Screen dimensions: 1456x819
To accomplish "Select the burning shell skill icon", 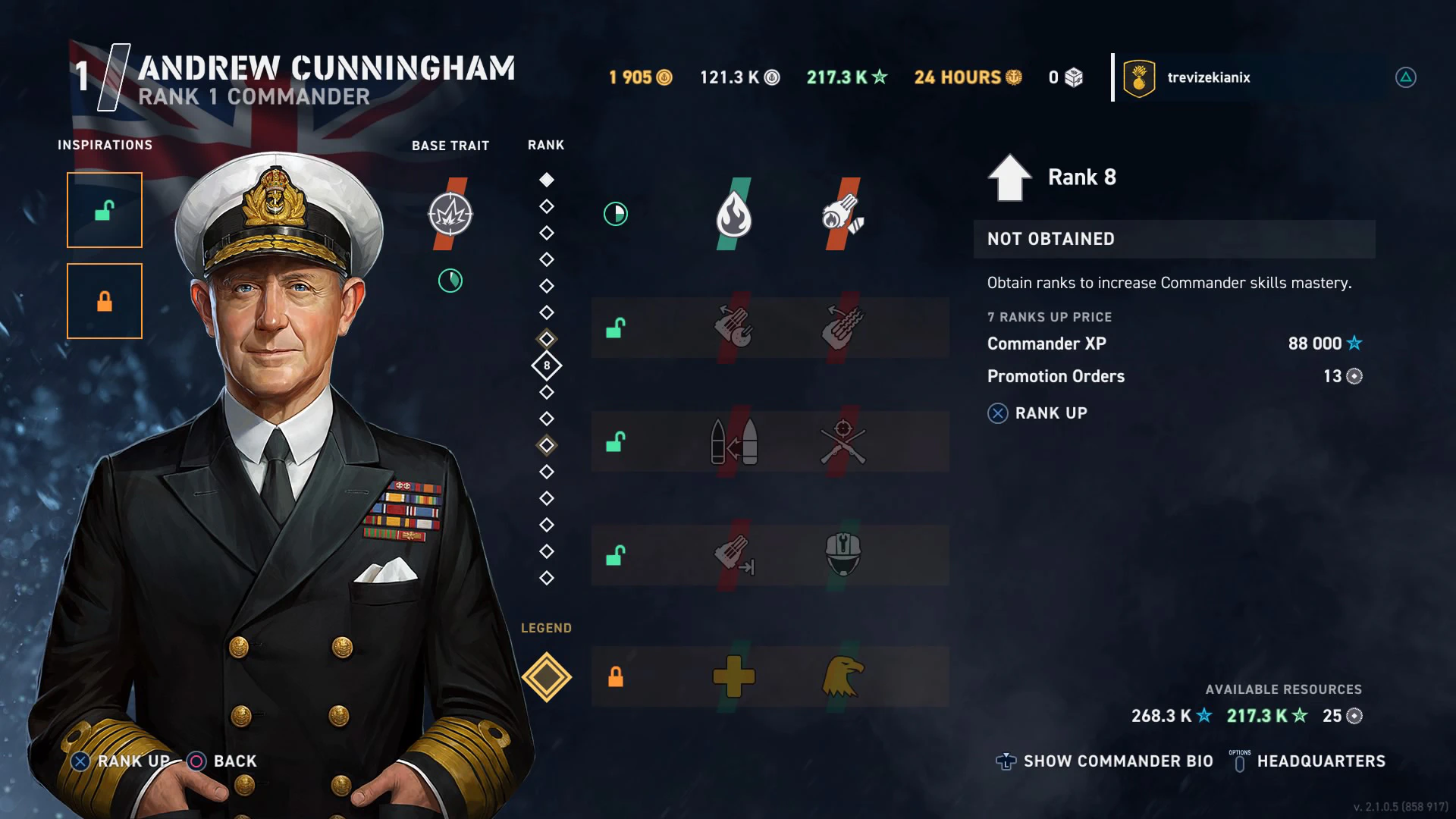I will click(843, 215).
